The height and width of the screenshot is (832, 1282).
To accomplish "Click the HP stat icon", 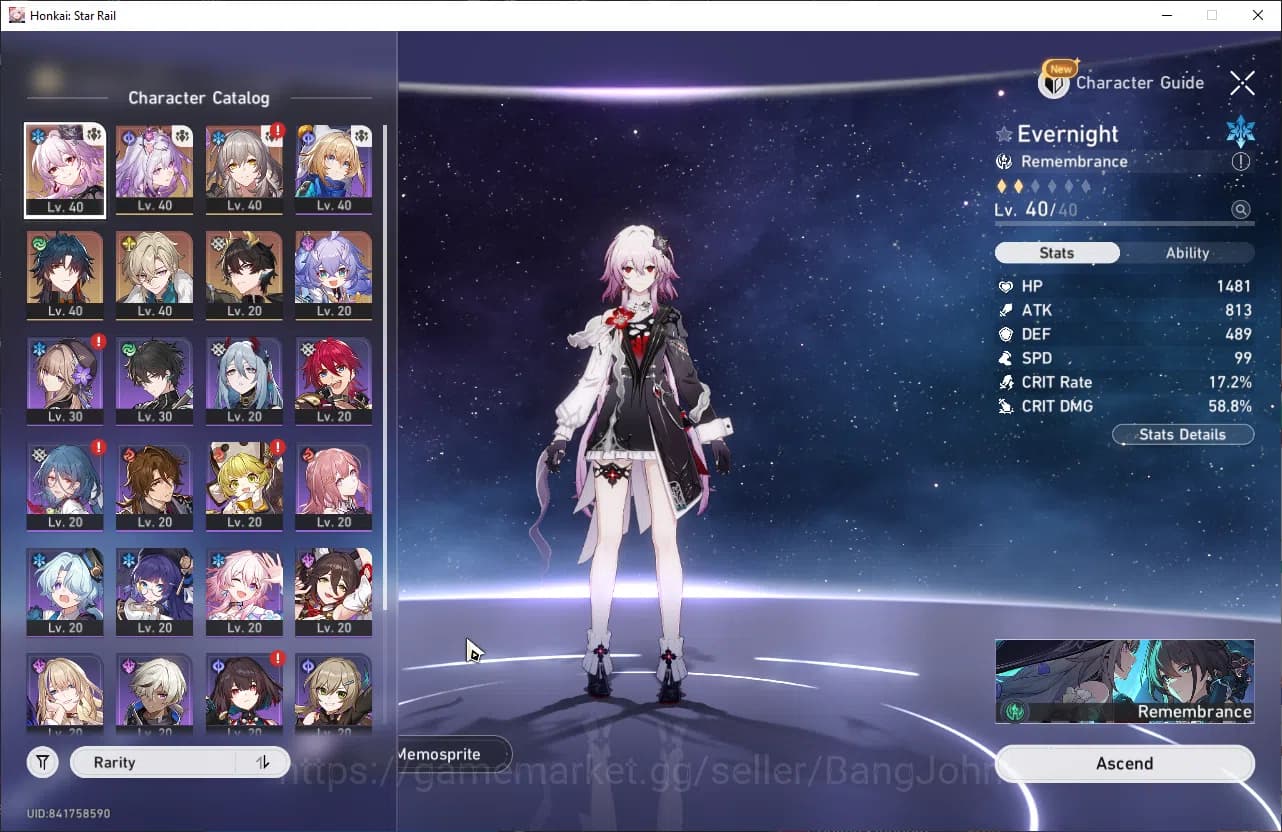I will [x=1006, y=286].
